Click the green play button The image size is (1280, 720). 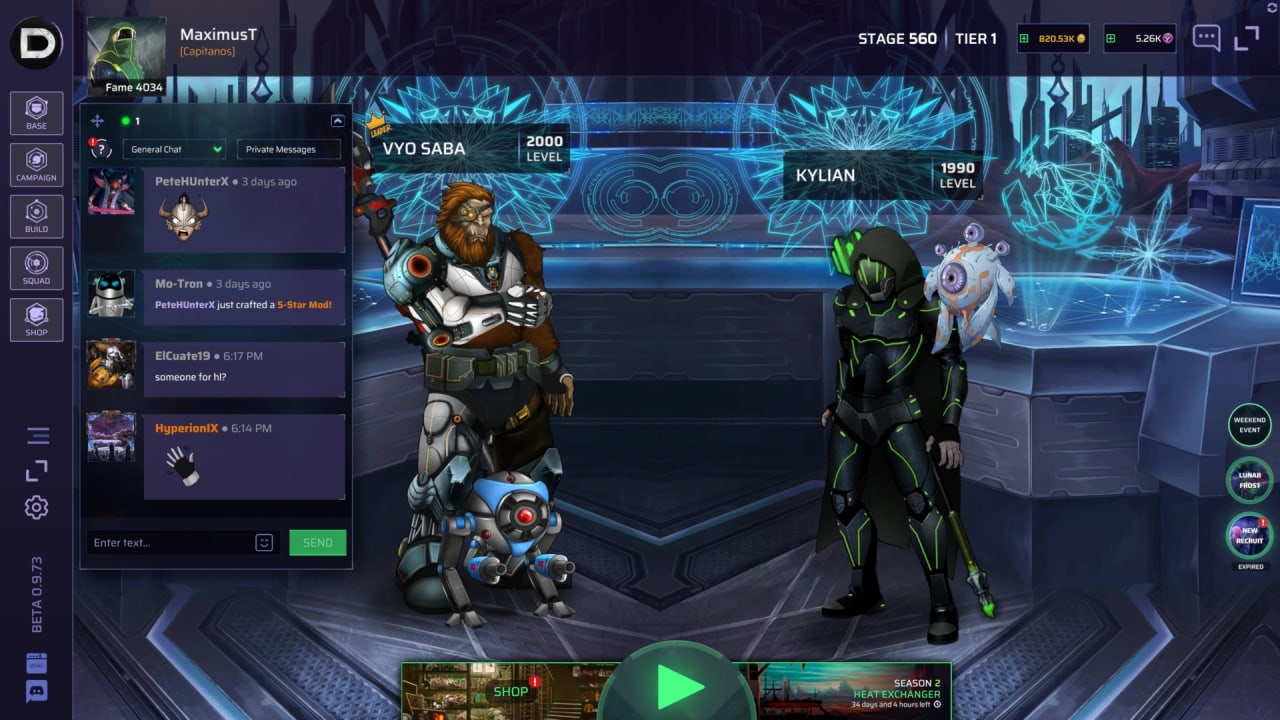pyautogui.click(x=680, y=687)
